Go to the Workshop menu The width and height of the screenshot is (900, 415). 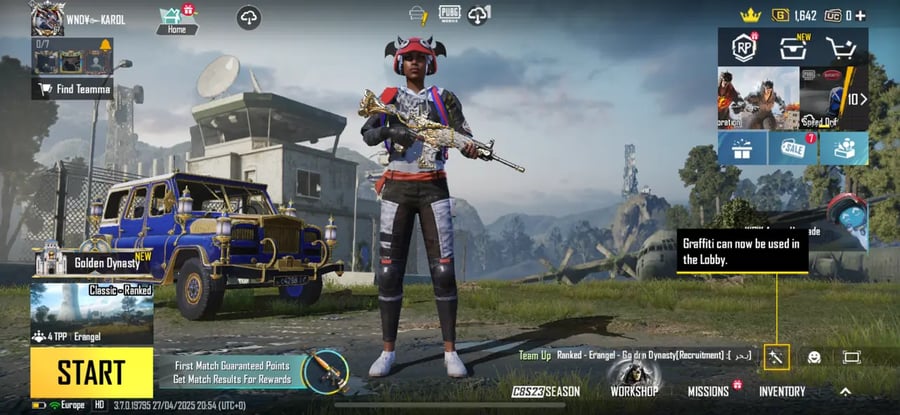tap(634, 391)
